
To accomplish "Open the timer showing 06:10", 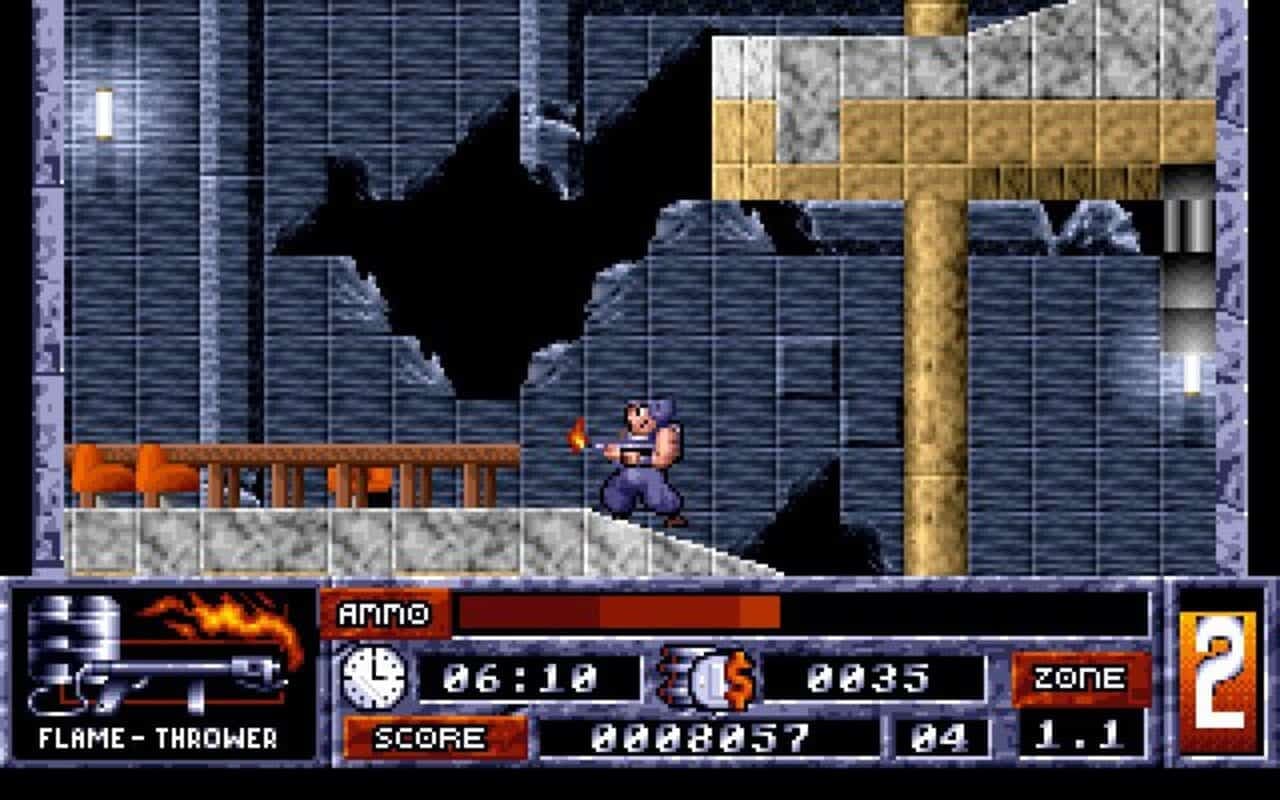I will (530, 677).
